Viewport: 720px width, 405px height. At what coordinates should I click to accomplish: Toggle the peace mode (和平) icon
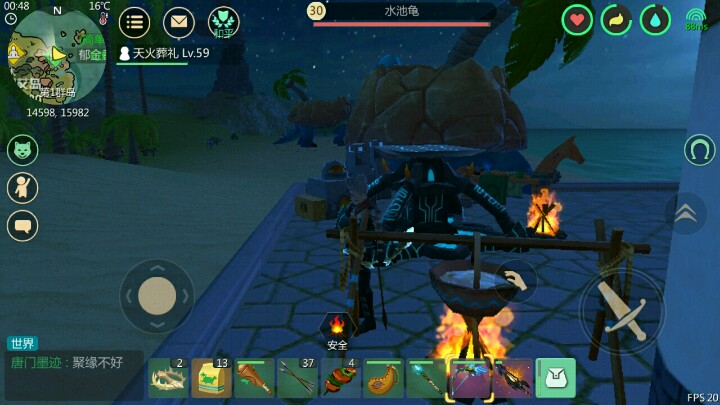(x=223, y=21)
